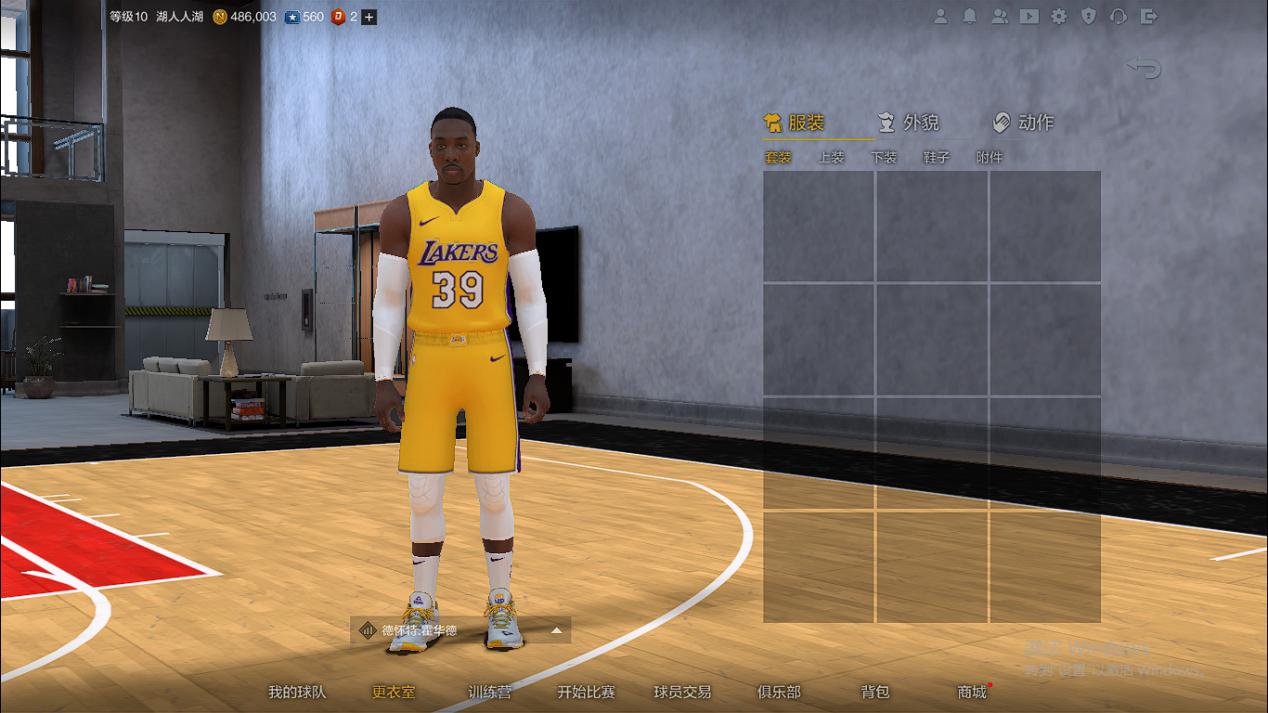Open settings with the gear icon

(1059, 17)
